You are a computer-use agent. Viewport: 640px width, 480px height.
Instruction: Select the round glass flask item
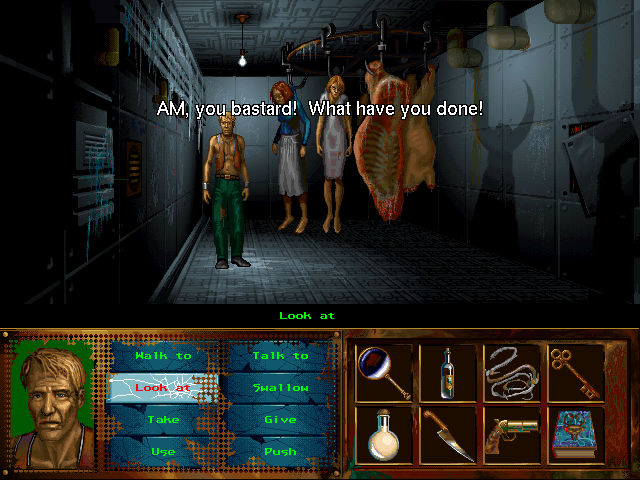click(384, 435)
